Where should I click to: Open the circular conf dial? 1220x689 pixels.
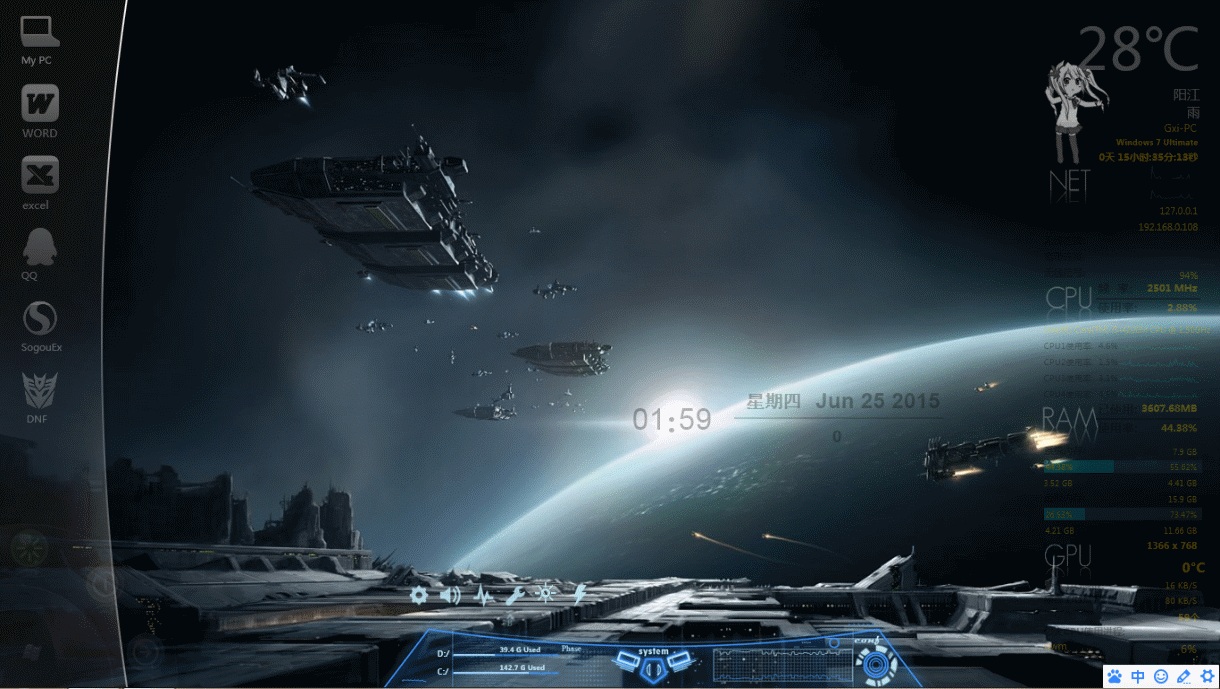[x=876, y=663]
